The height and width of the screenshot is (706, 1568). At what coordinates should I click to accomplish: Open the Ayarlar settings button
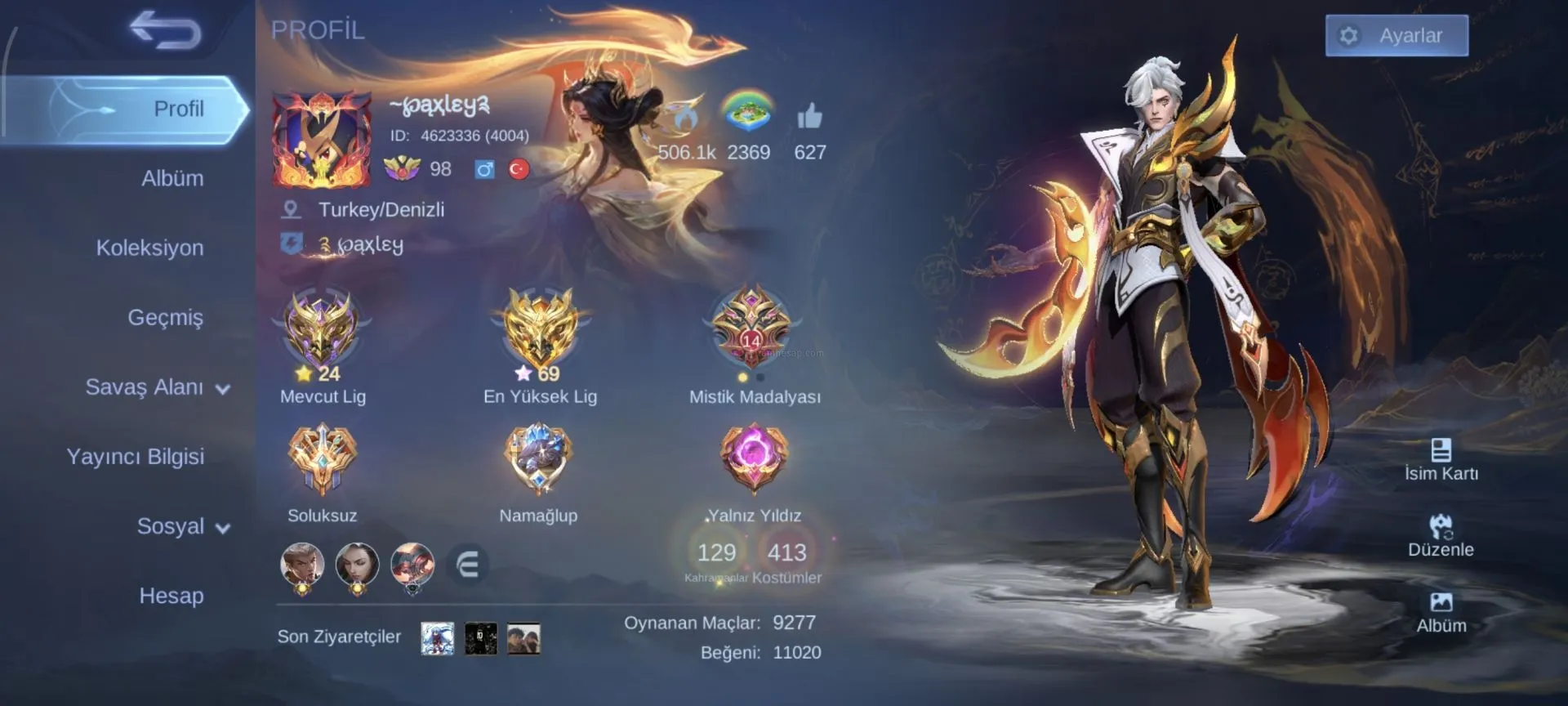(x=1396, y=36)
